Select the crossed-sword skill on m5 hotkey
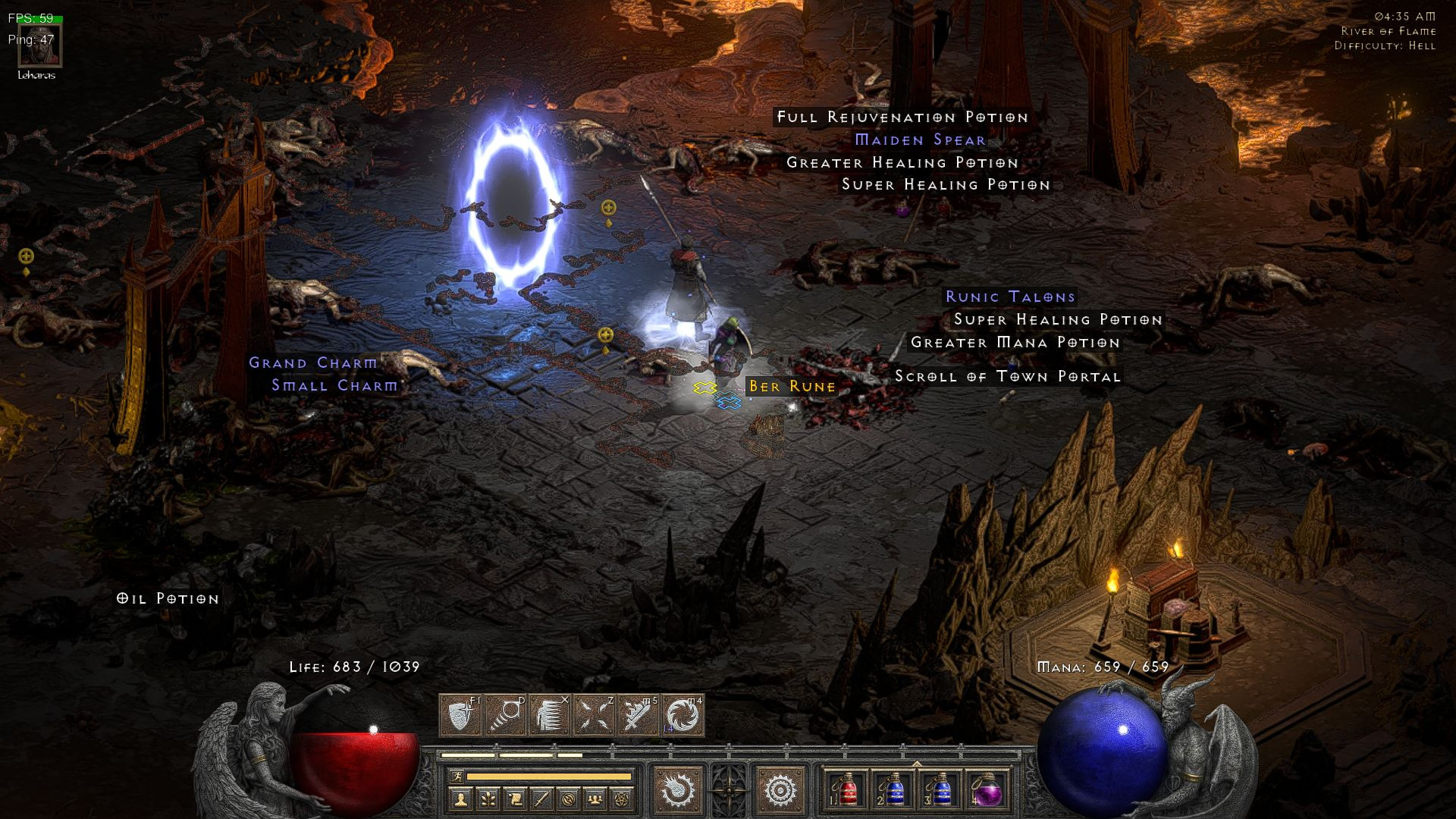Screen dimensions: 1456x819 coord(639,716)
